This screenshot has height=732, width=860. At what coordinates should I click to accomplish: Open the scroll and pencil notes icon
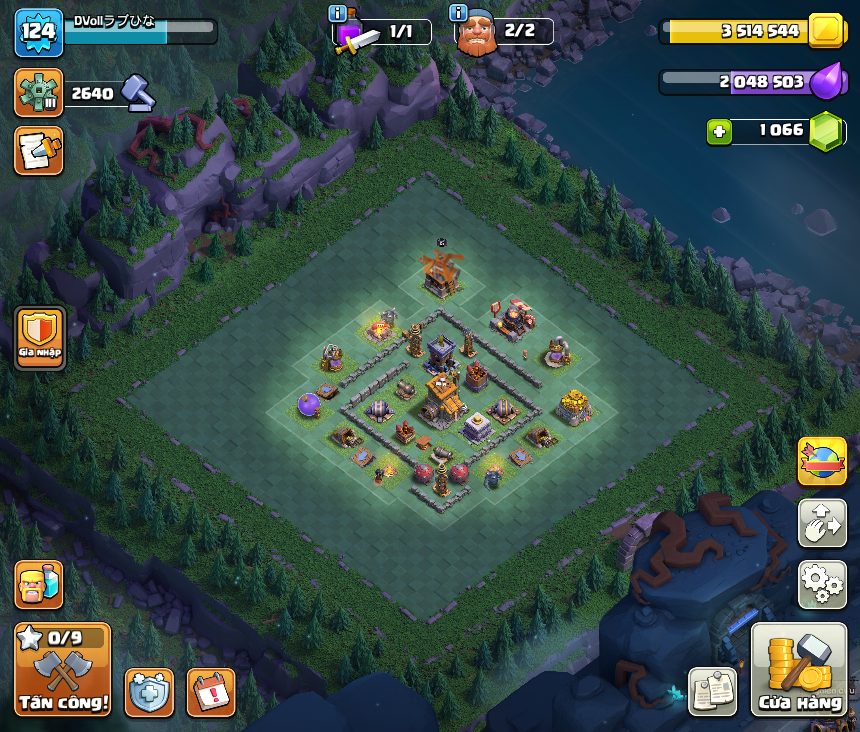[x=38, y=151]
